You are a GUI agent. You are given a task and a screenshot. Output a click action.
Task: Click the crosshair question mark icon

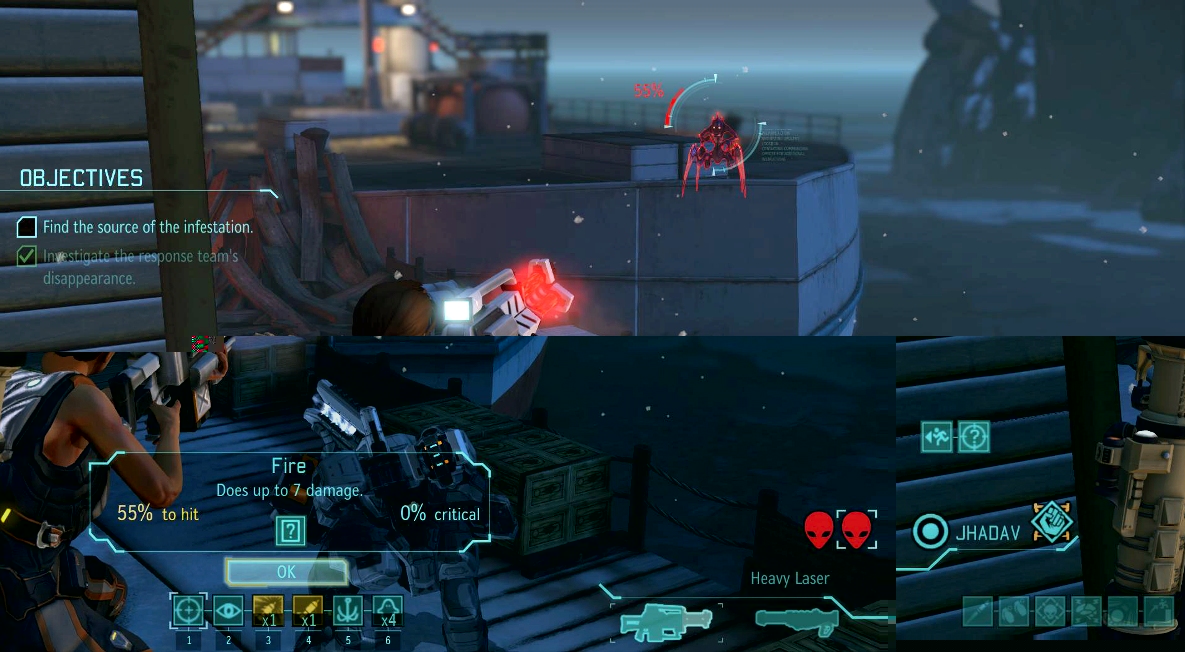tap(974, 436)
